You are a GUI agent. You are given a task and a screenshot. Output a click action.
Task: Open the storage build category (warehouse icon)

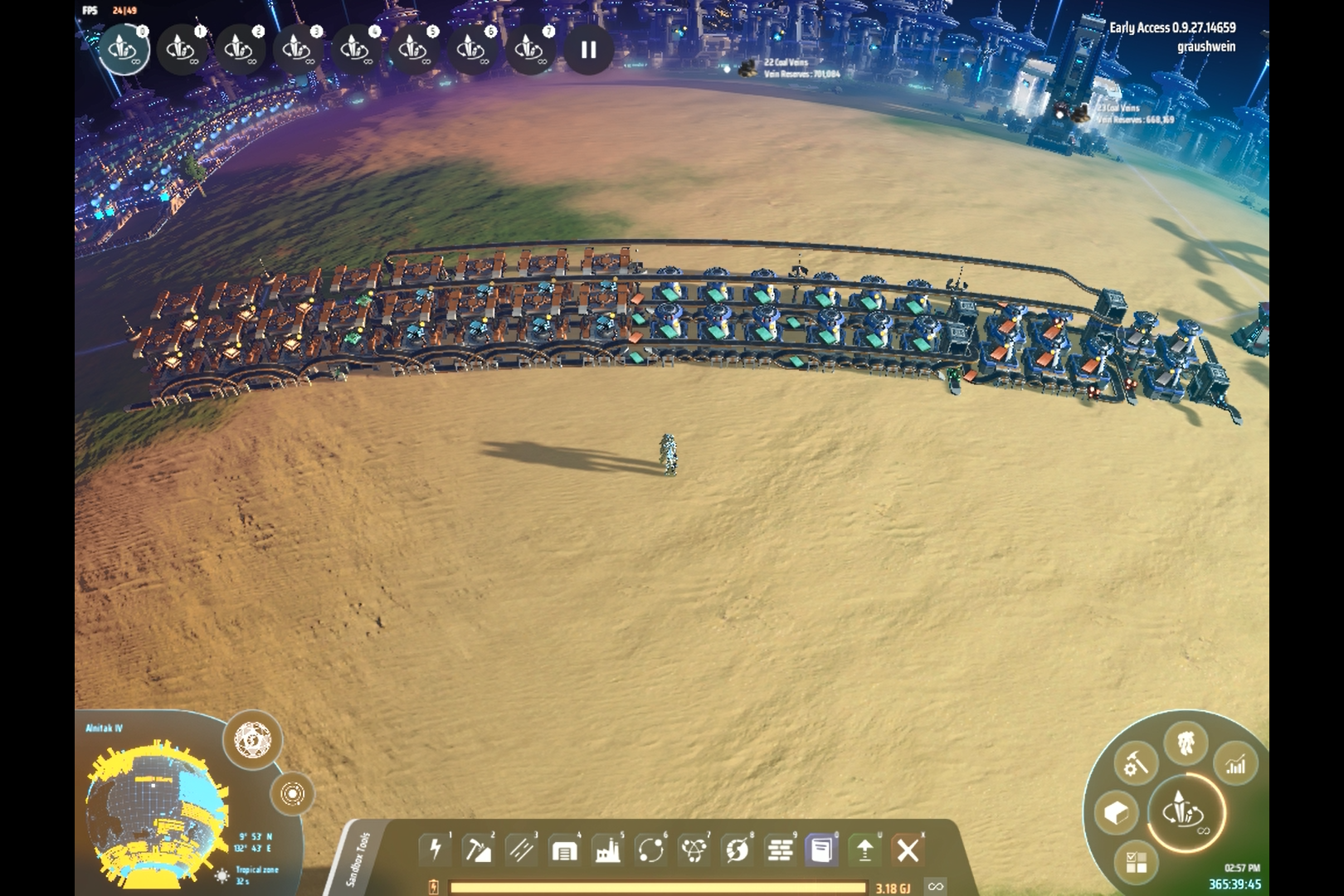(x=564, y=850)
